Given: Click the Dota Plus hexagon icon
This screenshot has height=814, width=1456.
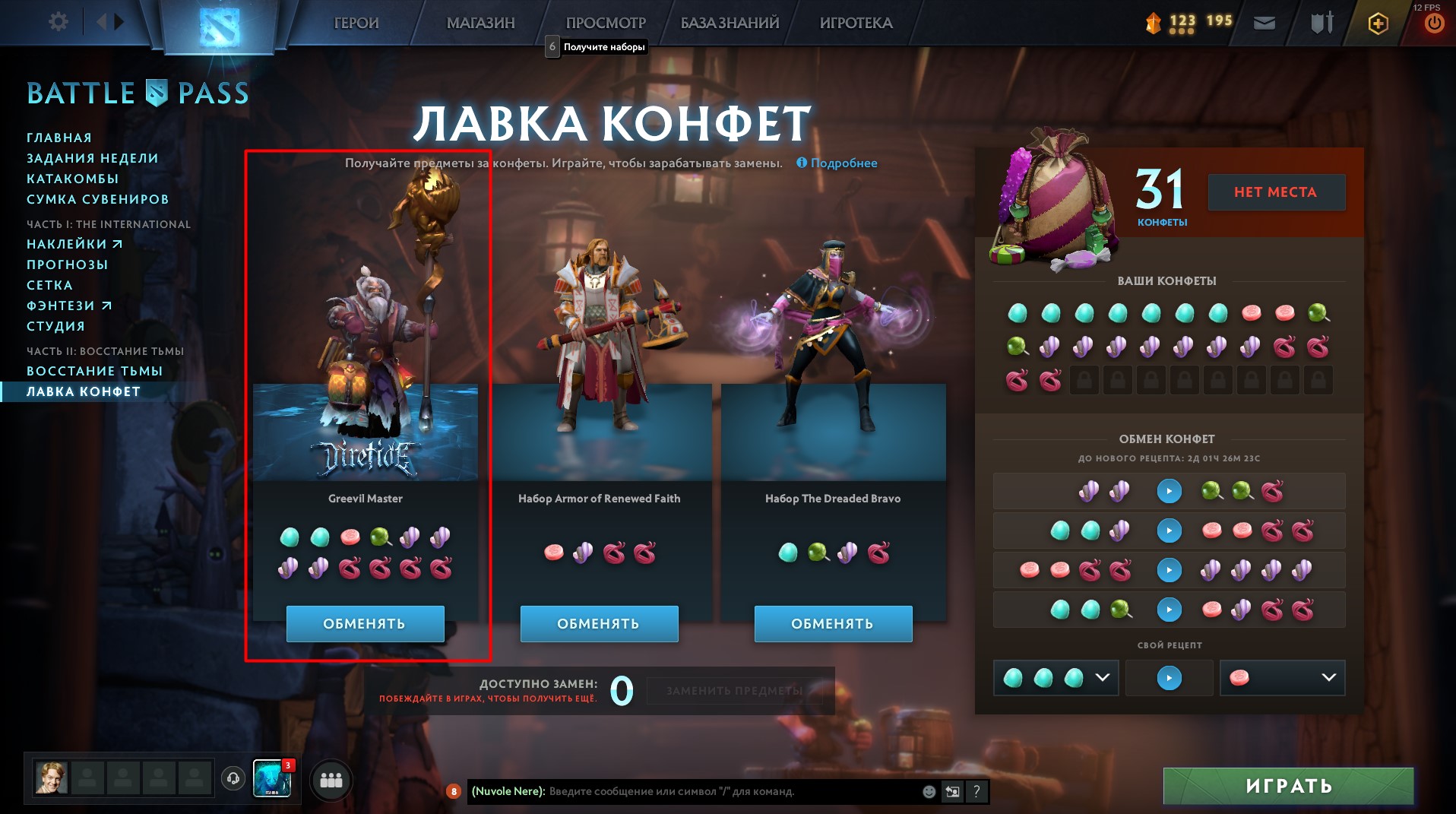Looking at the screenshot, I should (x=1378, y=24).
